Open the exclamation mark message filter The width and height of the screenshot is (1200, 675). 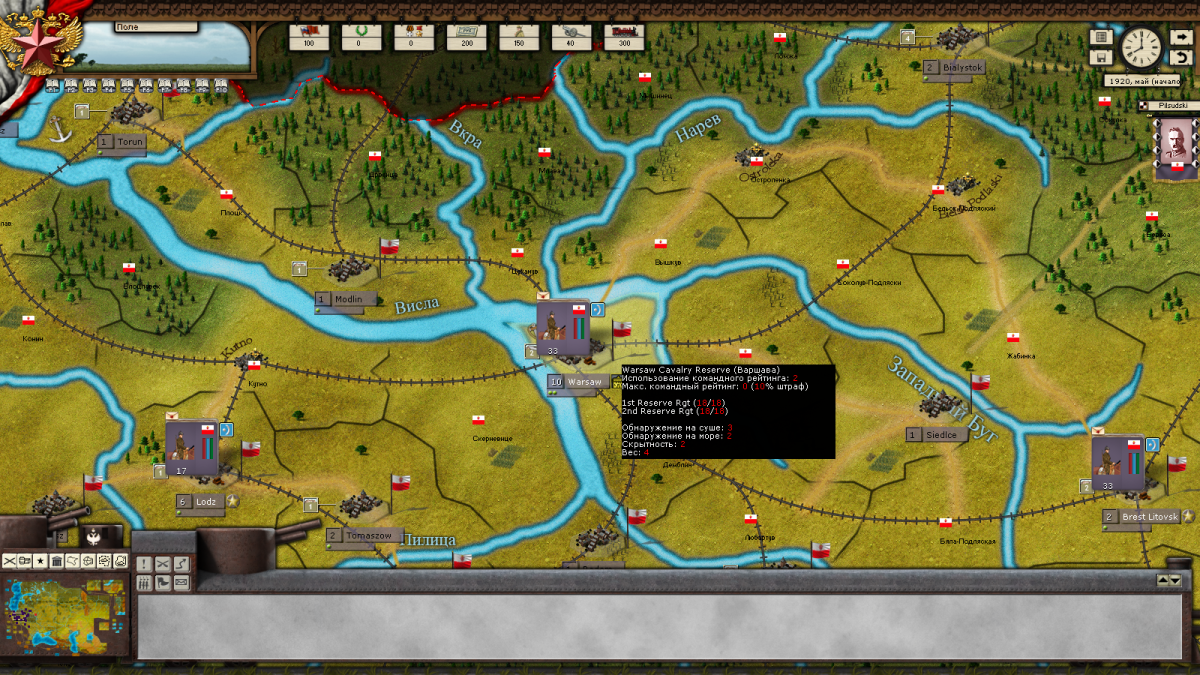(x=144, y=565)
